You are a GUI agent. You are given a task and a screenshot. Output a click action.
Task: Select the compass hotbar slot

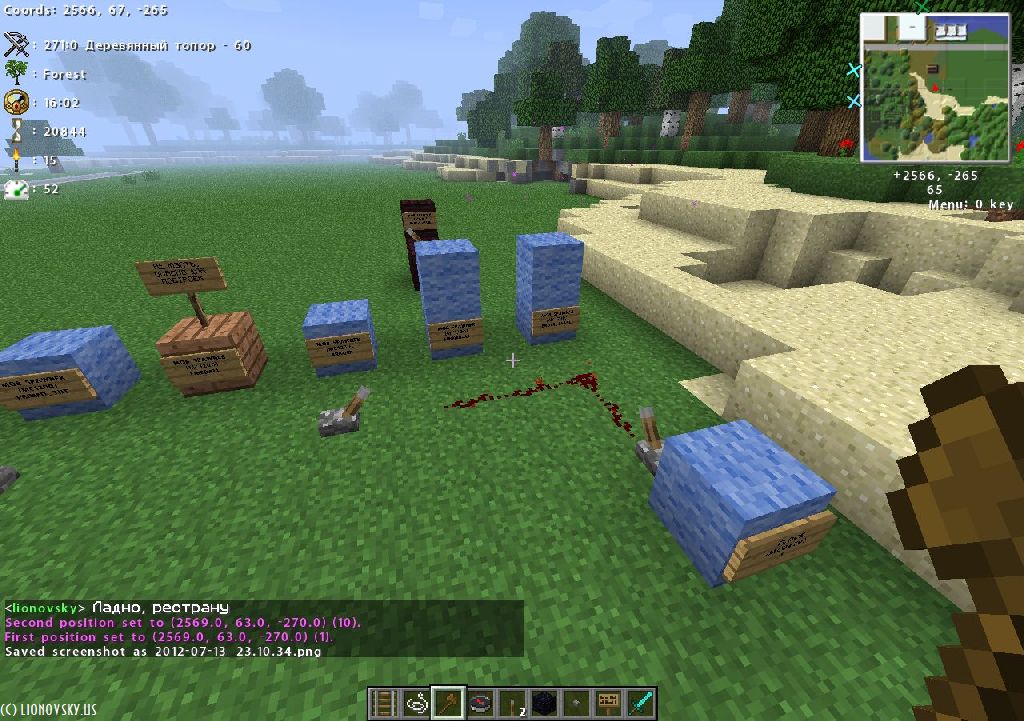pos(481,703)
